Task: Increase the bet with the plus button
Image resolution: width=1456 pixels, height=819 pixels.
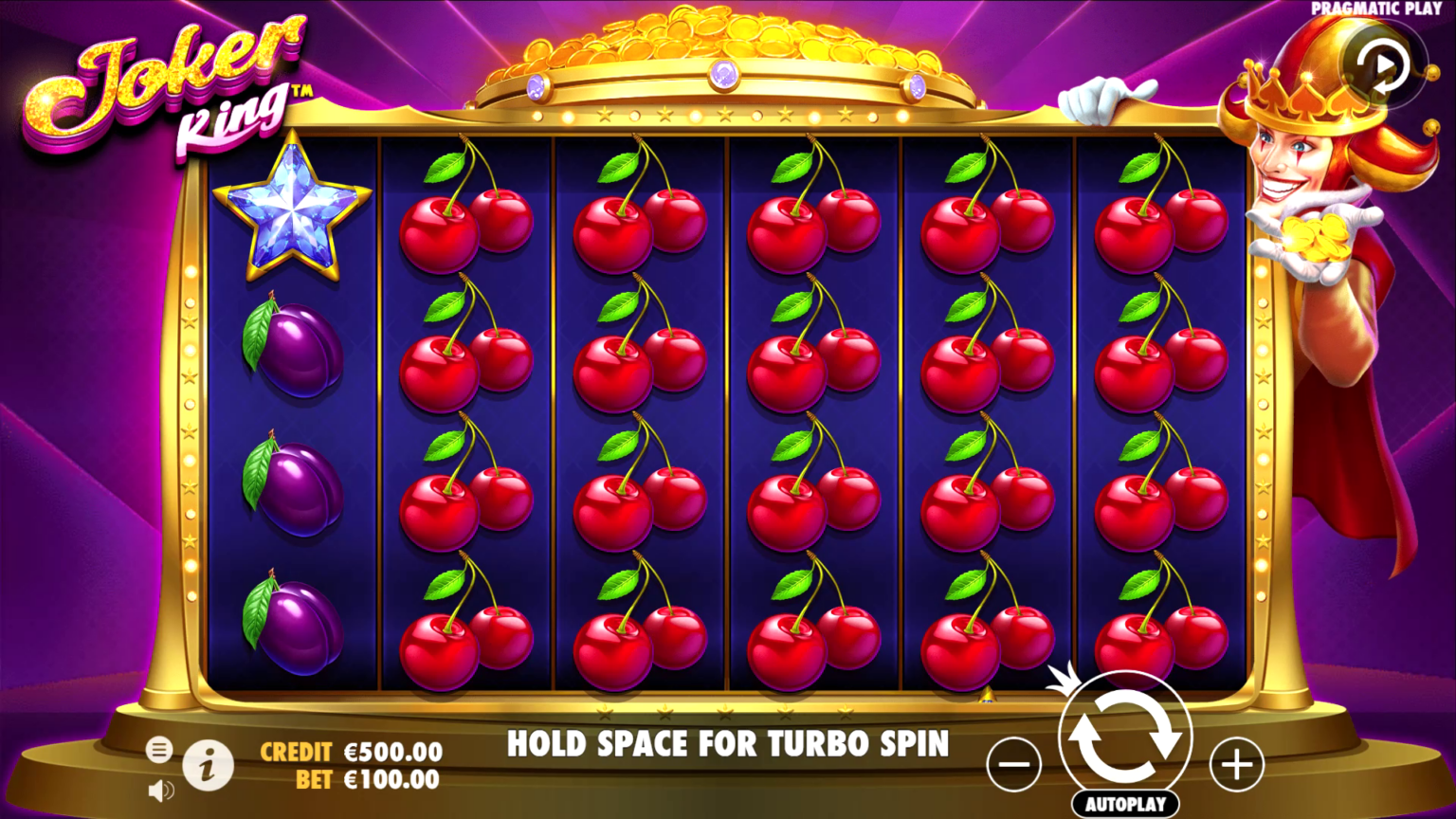Action: (1234, 762)
